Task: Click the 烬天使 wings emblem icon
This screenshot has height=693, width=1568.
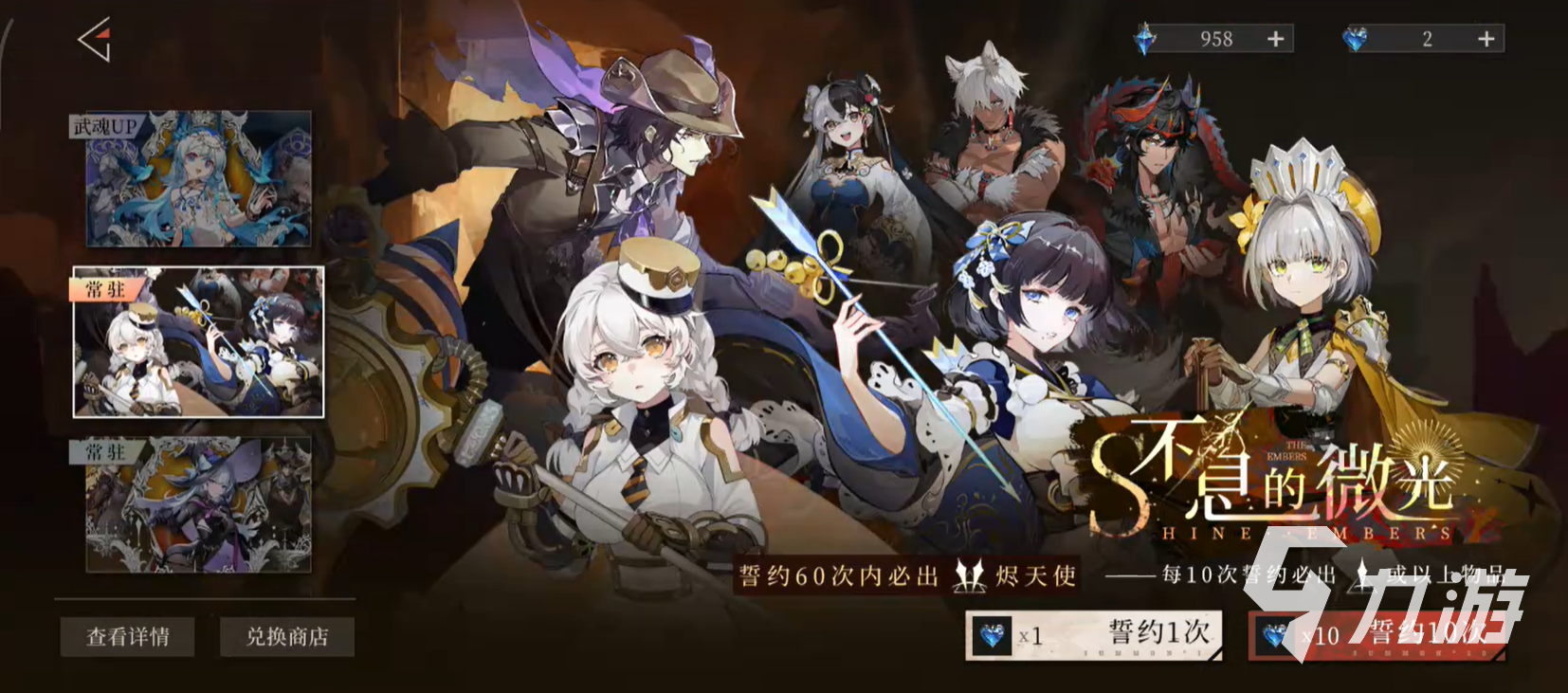Action: point(969,575)
